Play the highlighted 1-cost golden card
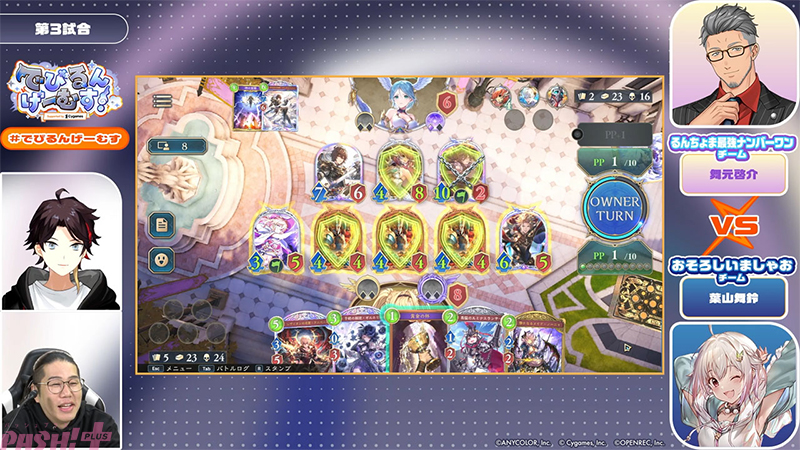The width and height of the screenshot is (800, 450). tap(413, 342)
